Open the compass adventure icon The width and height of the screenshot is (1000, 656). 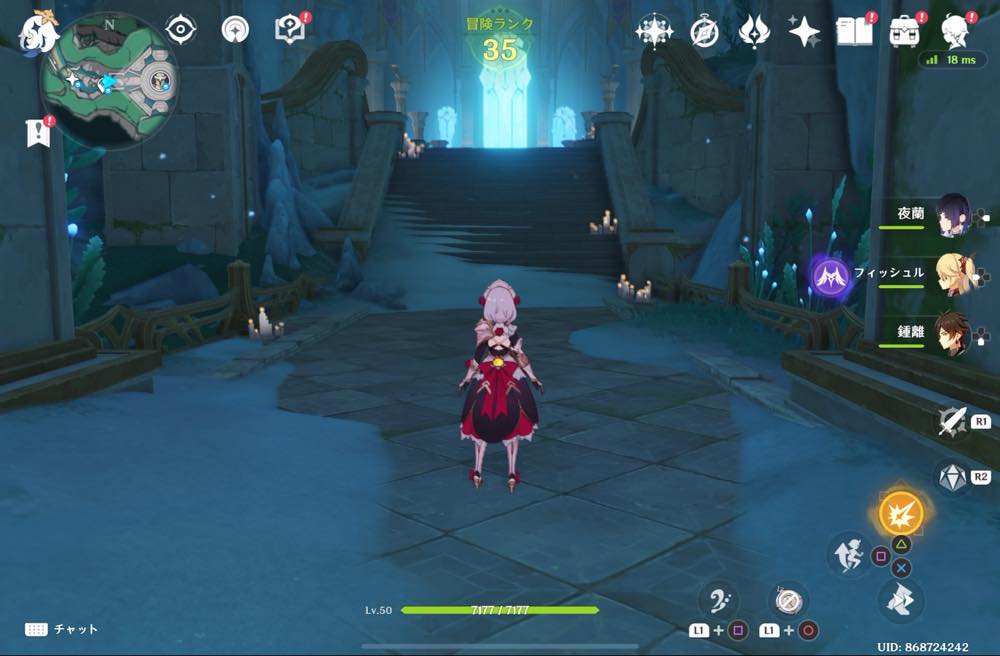704,32
